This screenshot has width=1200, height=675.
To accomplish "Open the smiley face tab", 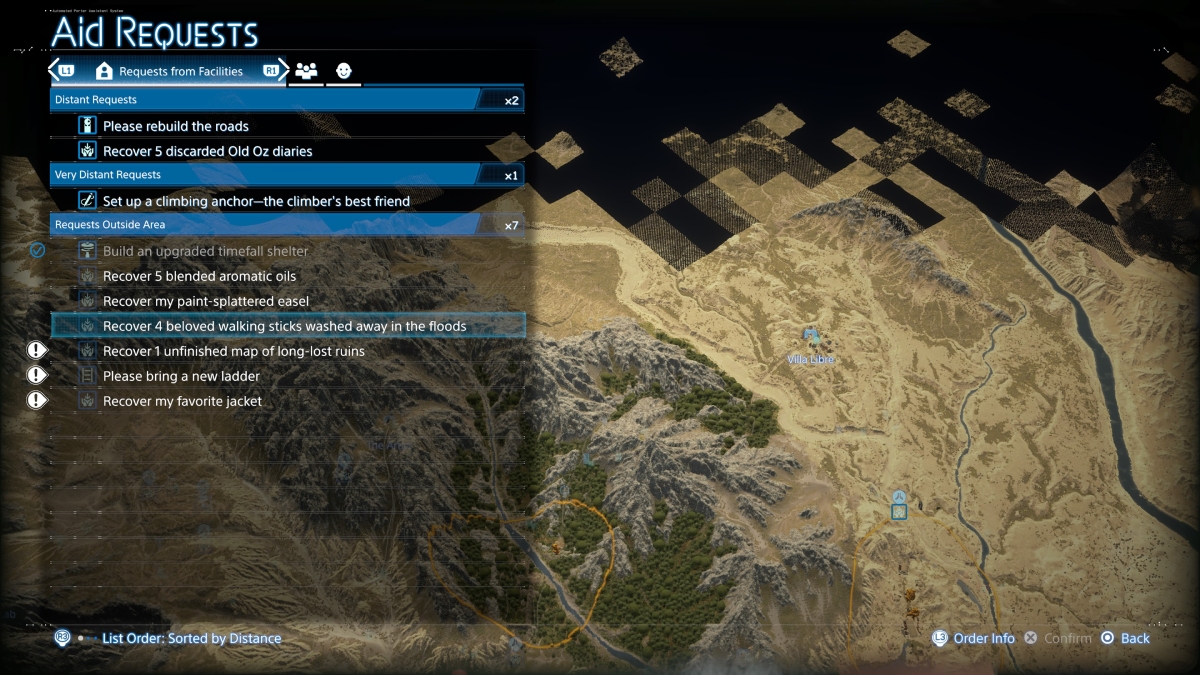I will tap(344, 71).
